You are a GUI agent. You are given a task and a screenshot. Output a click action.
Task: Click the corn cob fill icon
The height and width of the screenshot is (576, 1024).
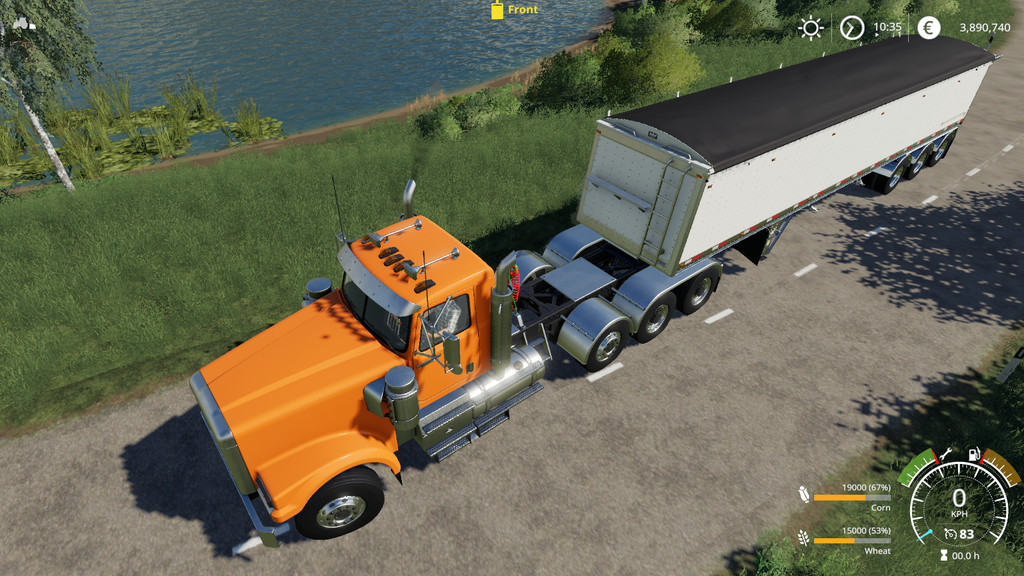point(804,494)
